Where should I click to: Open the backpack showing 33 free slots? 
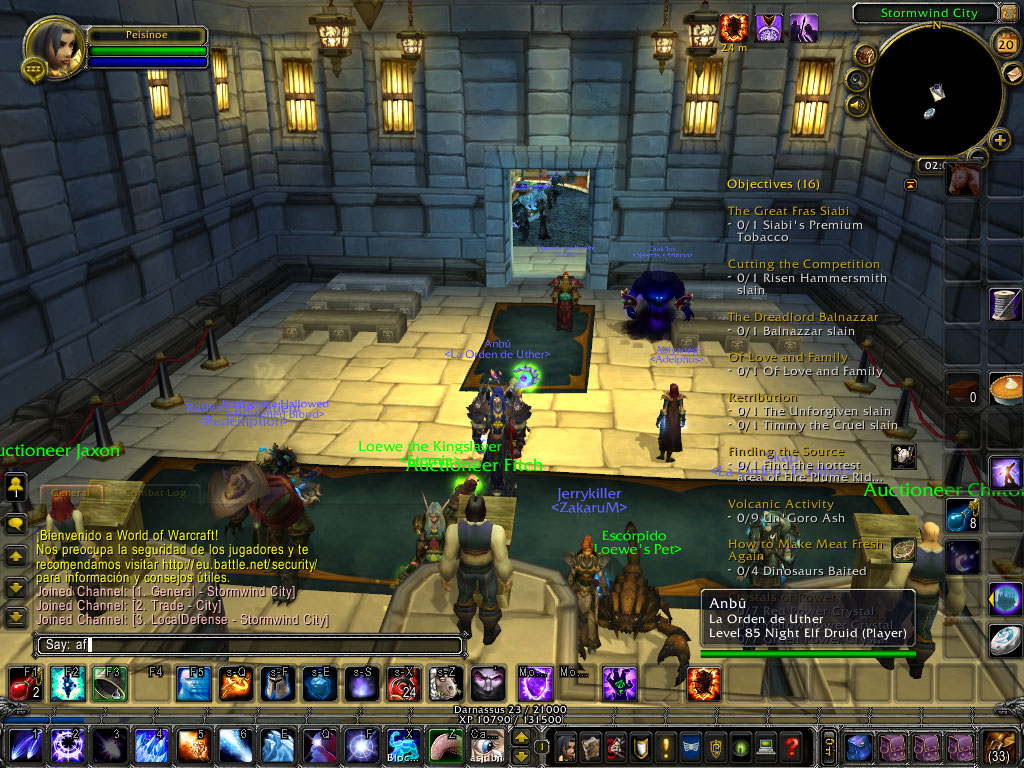999,746
